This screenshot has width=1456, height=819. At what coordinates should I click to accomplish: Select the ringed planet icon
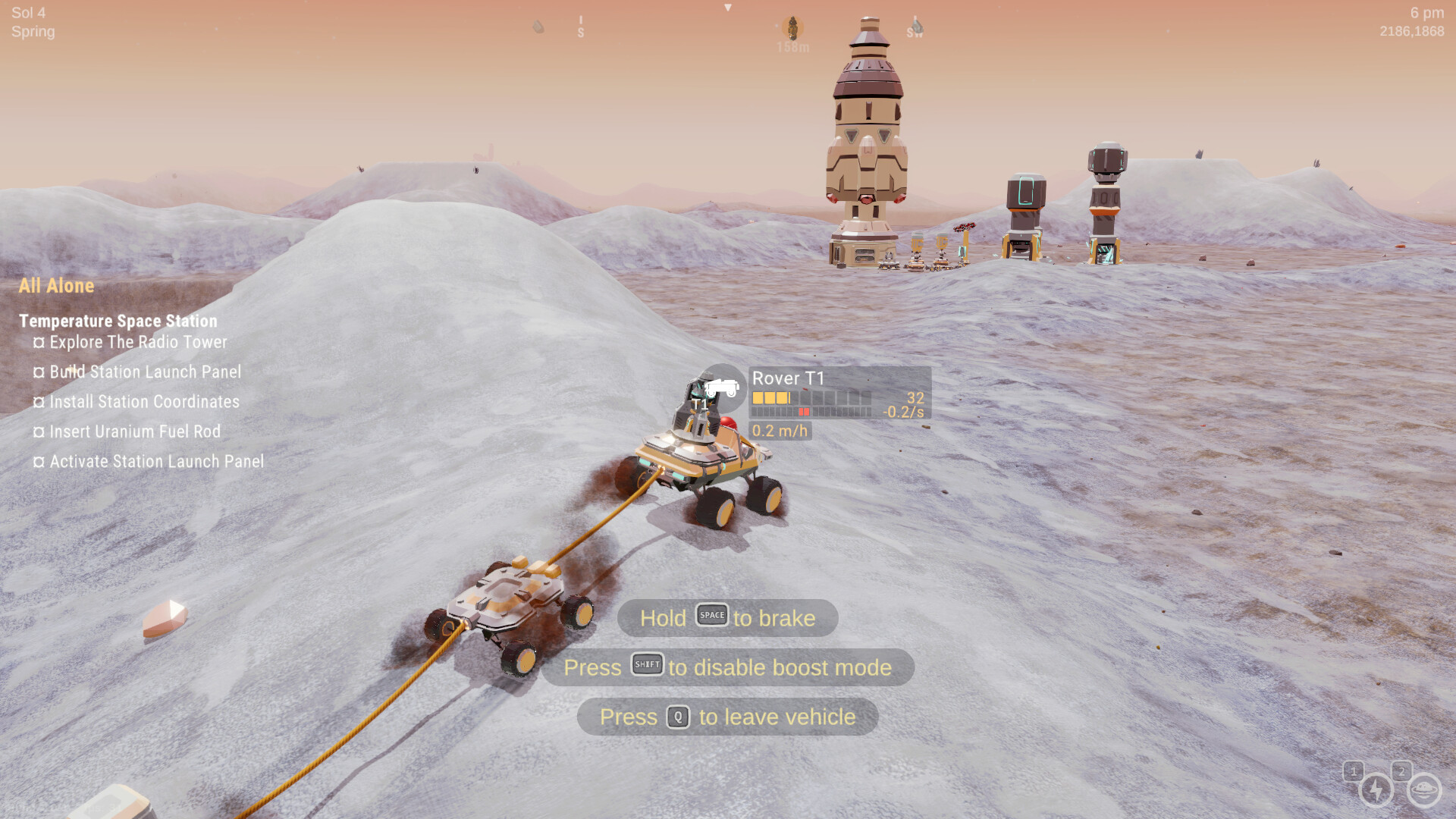[x=1423, y=790]
